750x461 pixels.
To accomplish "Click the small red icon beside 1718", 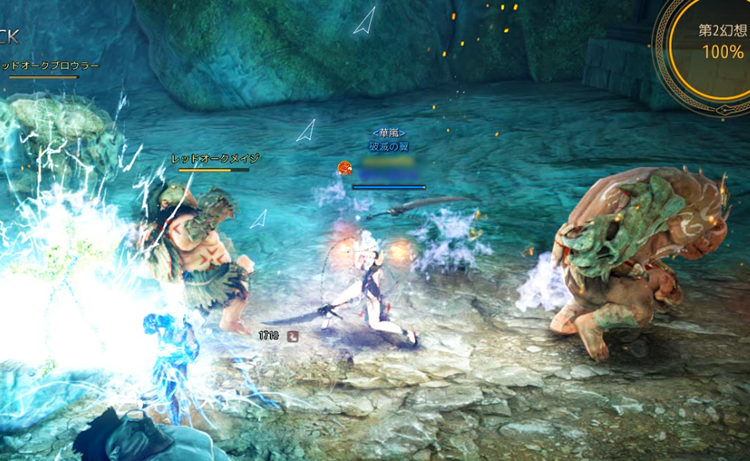I will click(x=292, y=336).
